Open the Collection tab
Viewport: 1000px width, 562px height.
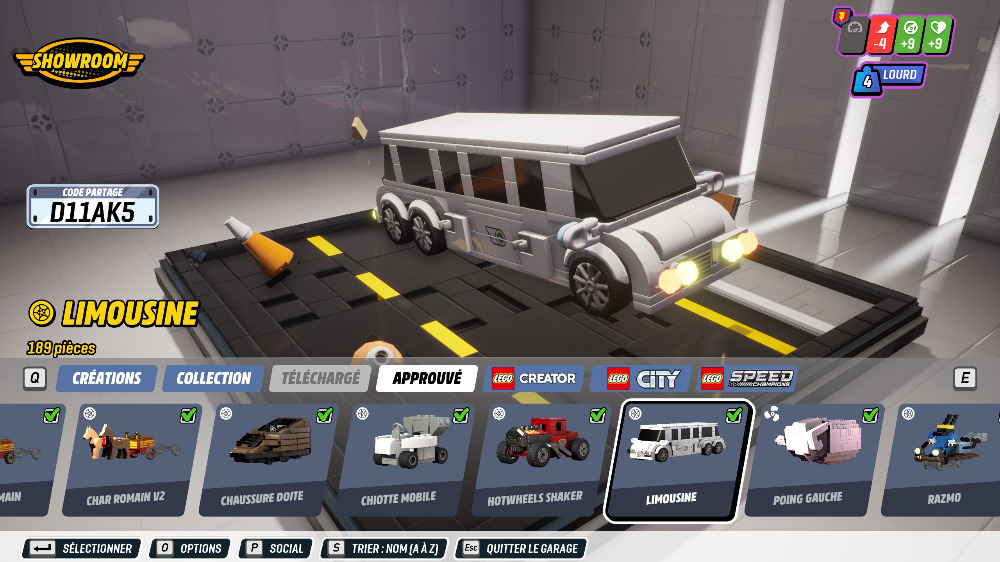213,378
